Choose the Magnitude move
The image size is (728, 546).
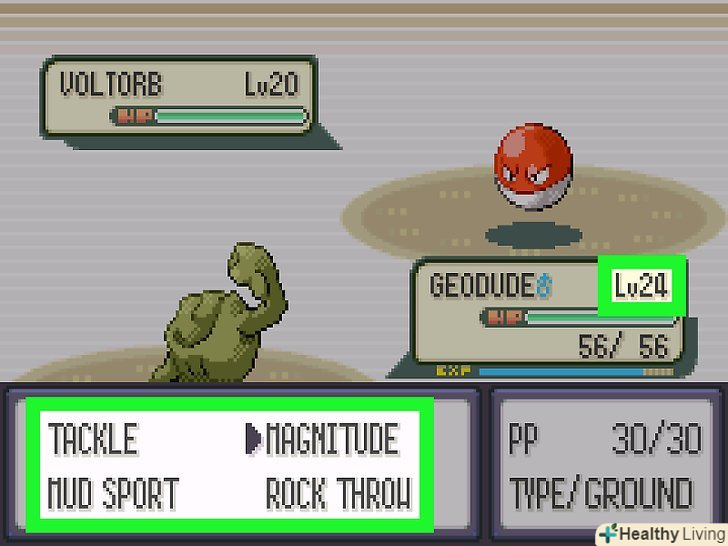click(x=332, y=440)
